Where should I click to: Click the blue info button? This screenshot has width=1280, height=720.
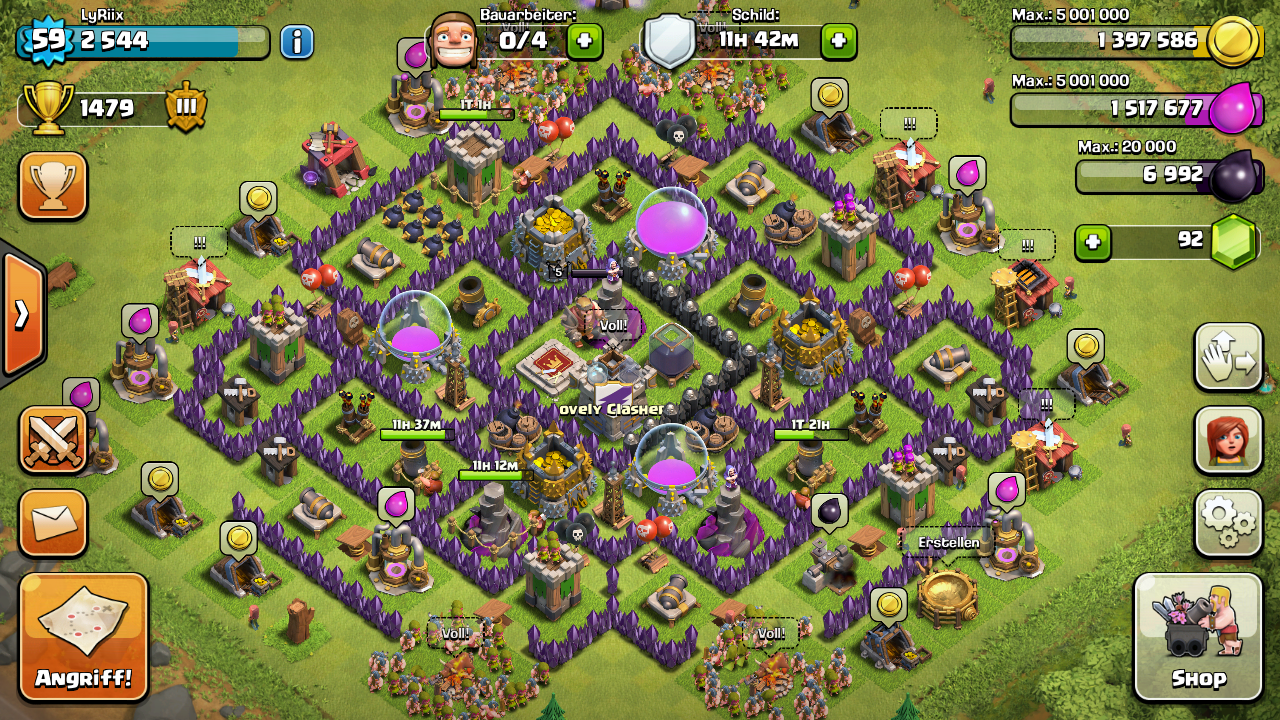click(x=296, y=42)
